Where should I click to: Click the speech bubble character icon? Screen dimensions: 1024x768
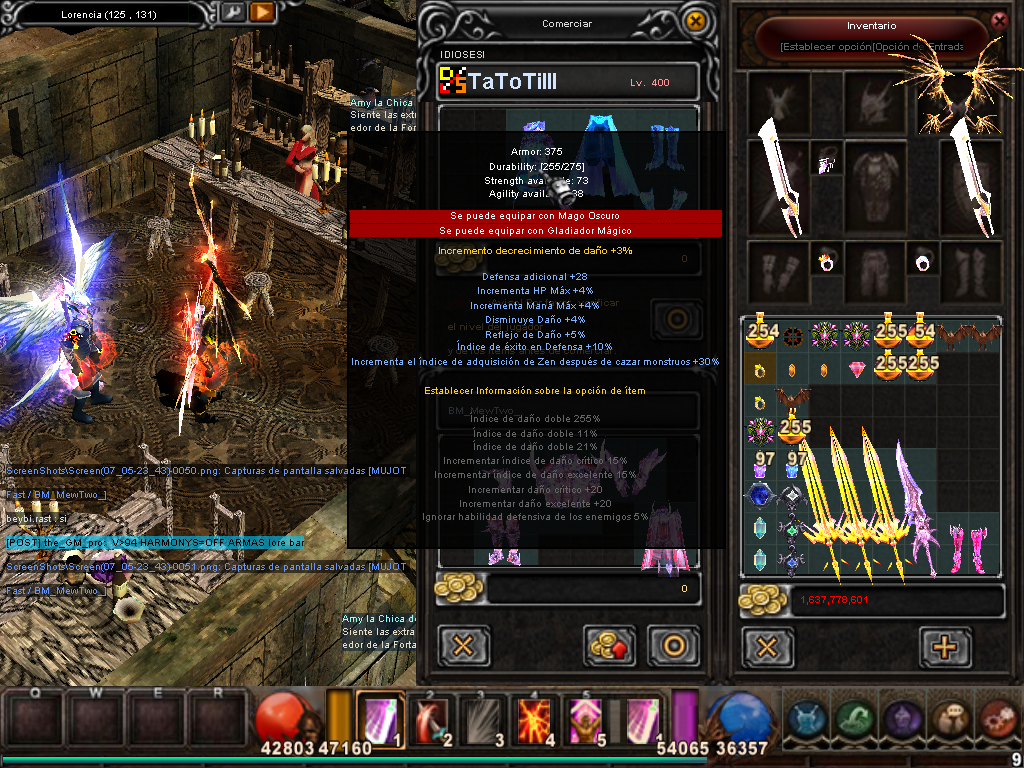tap(948, 718)
